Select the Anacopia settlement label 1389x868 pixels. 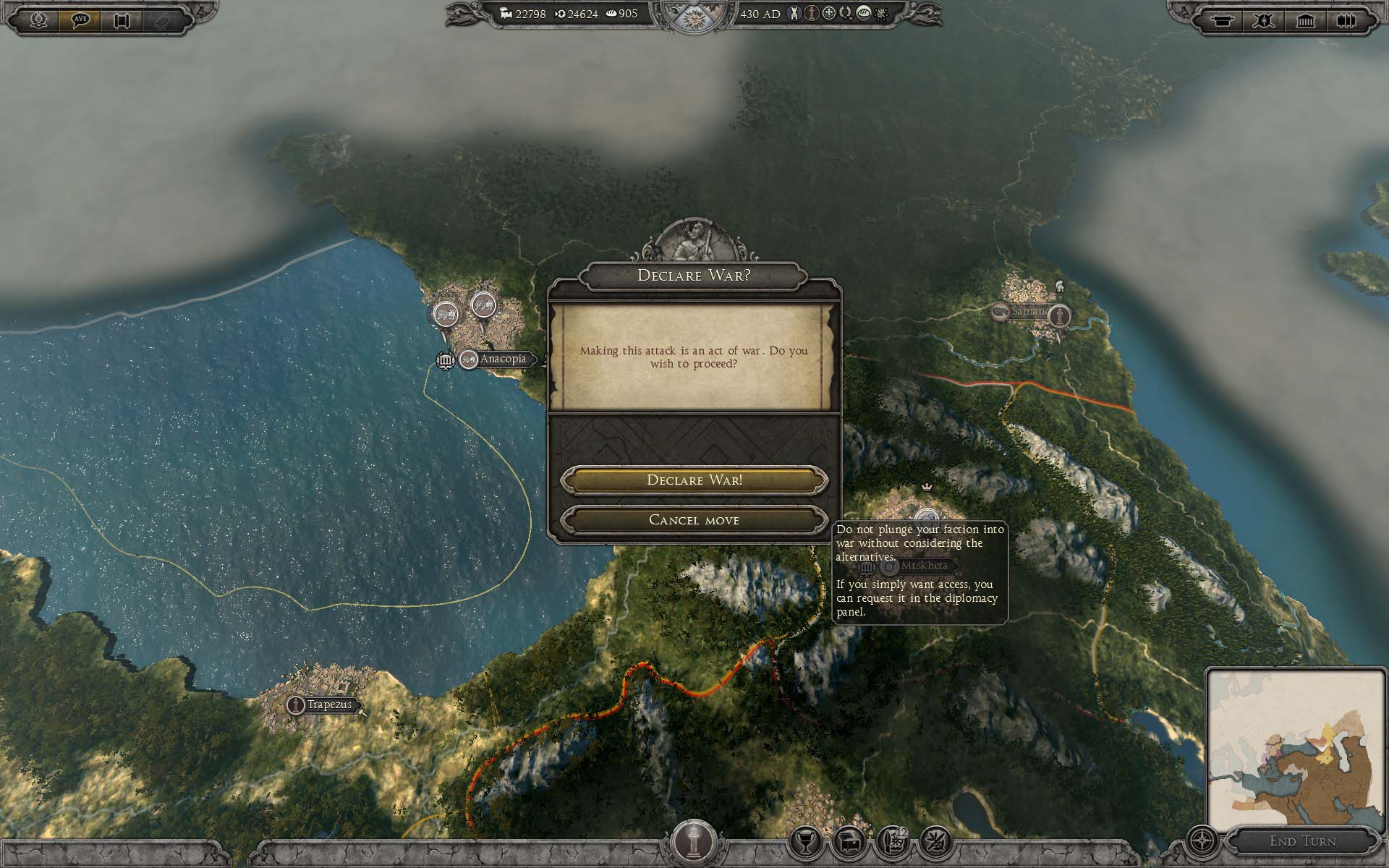503,359
